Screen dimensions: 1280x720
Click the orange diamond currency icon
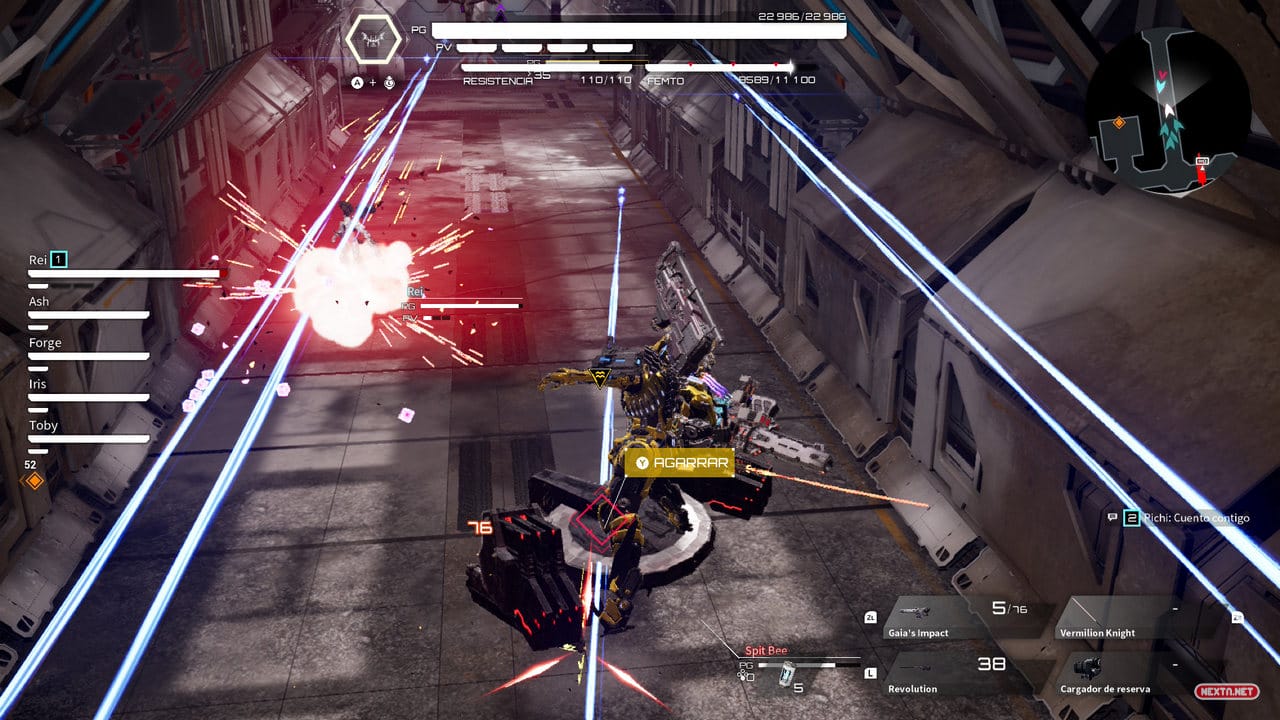tap(34, 481)
